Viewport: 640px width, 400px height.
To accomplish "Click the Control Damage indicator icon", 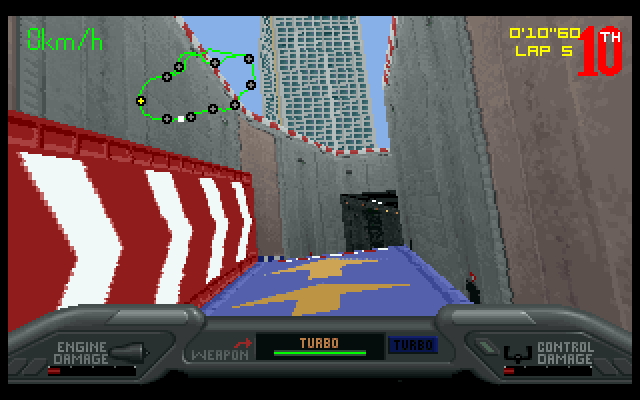I will pos(516,353).
